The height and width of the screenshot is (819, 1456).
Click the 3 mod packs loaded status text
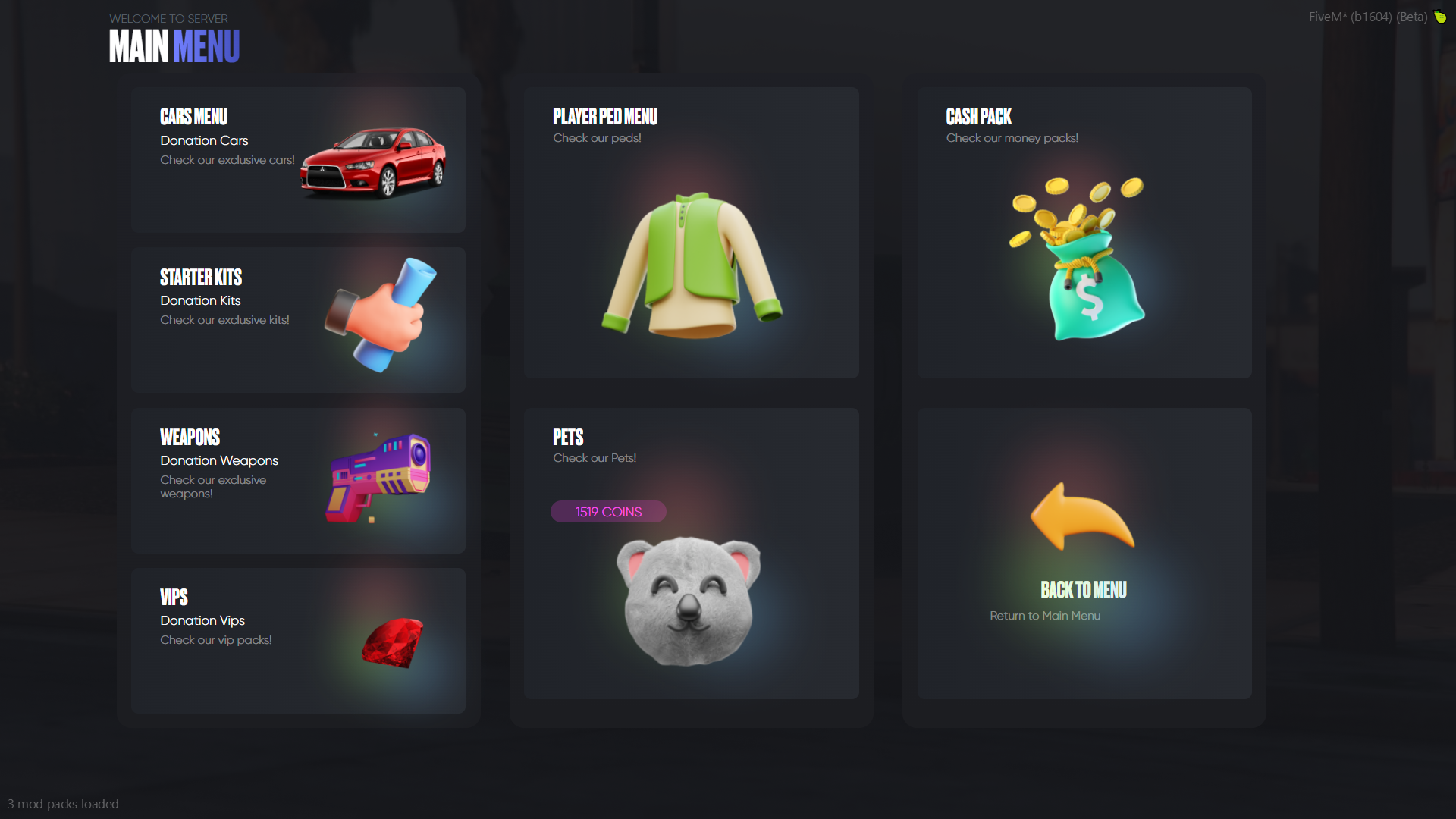pos(64,803)
